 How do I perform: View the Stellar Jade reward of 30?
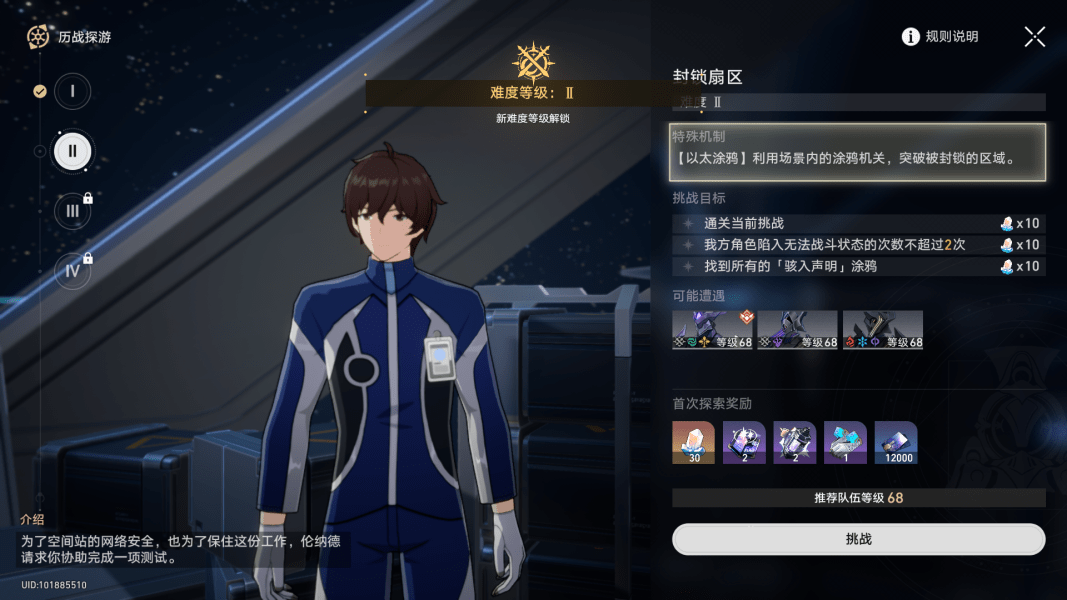coord(693,442)
